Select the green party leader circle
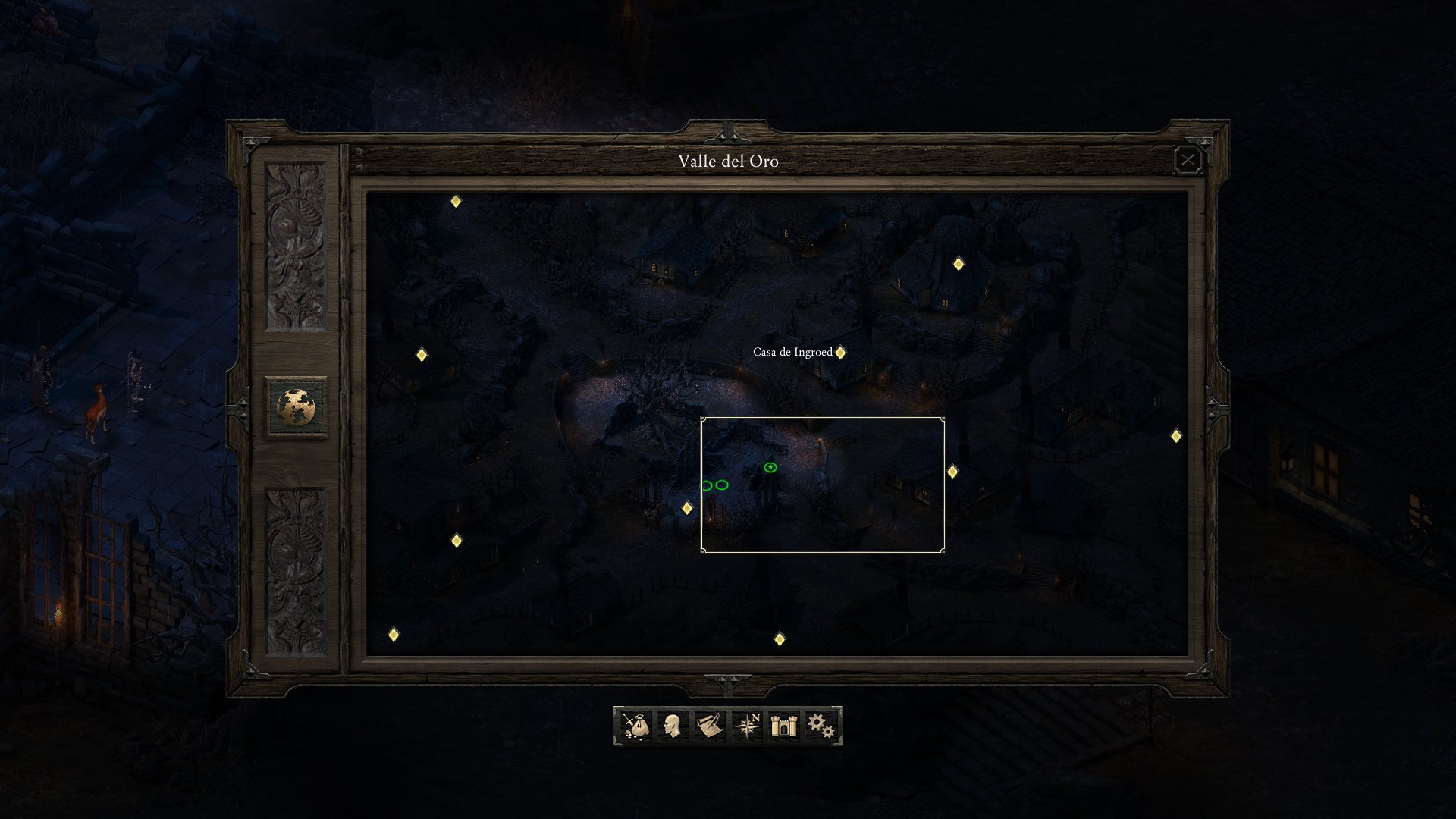The image size is (1456, 819). point(770,468)
